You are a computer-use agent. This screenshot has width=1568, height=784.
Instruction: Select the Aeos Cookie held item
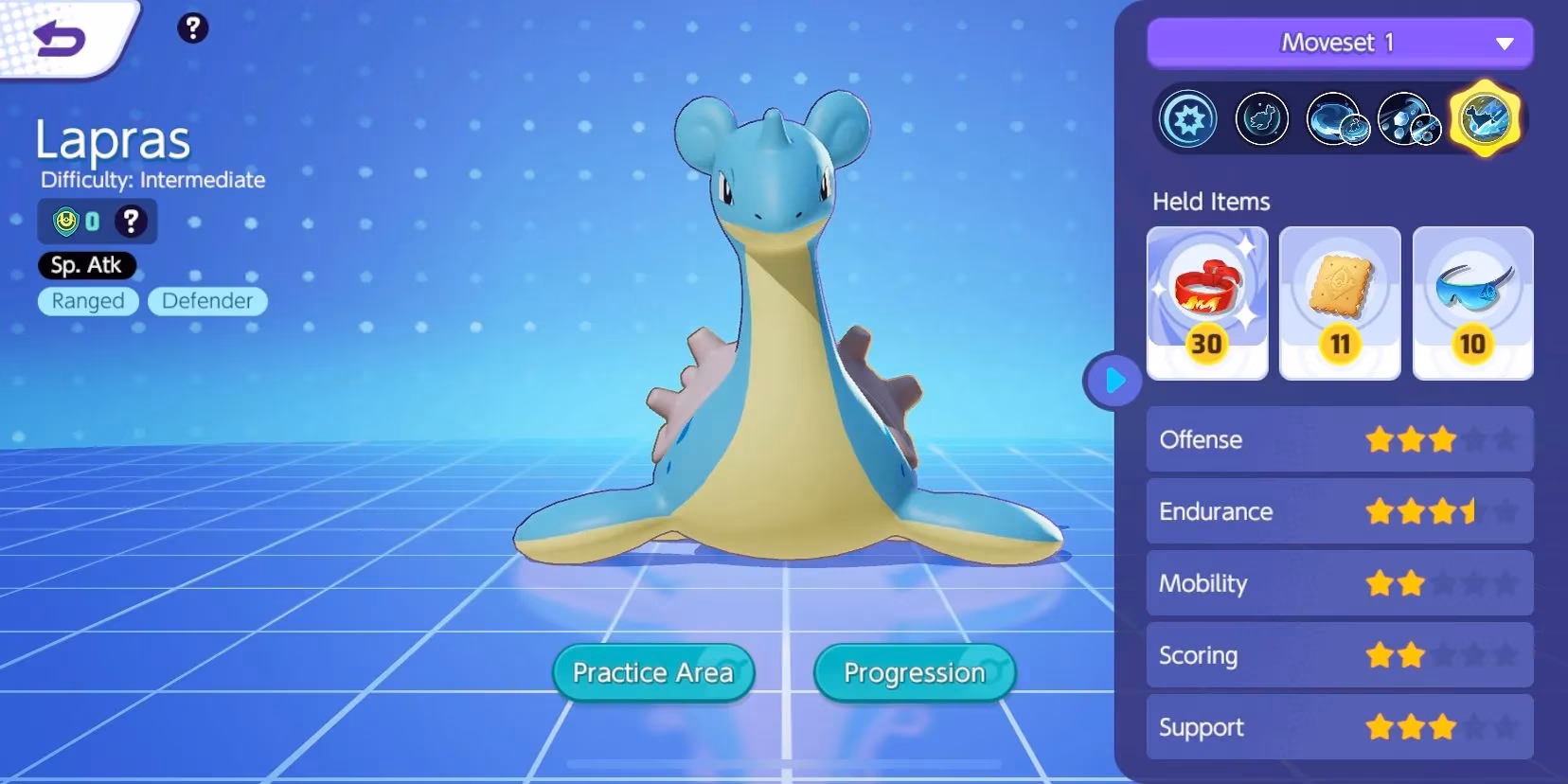(x=1339, y=301)
